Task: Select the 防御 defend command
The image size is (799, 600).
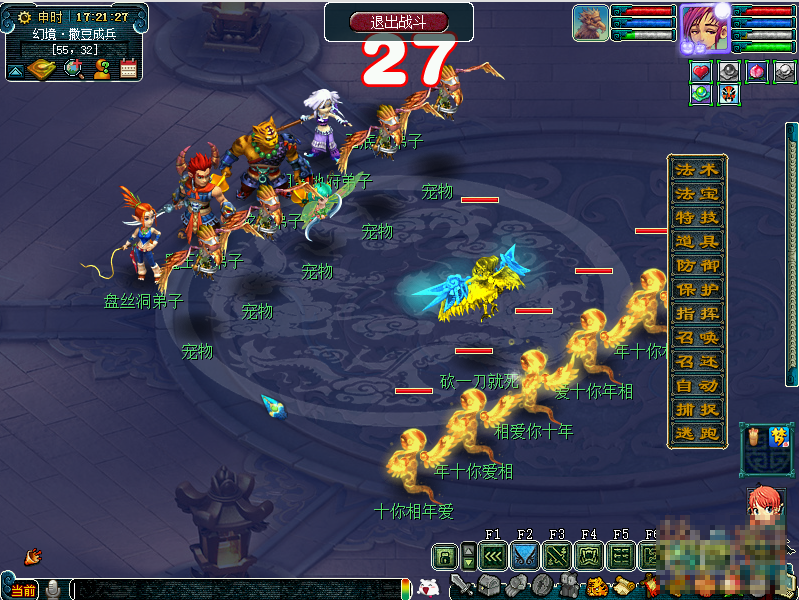Action: pos(697,266)
